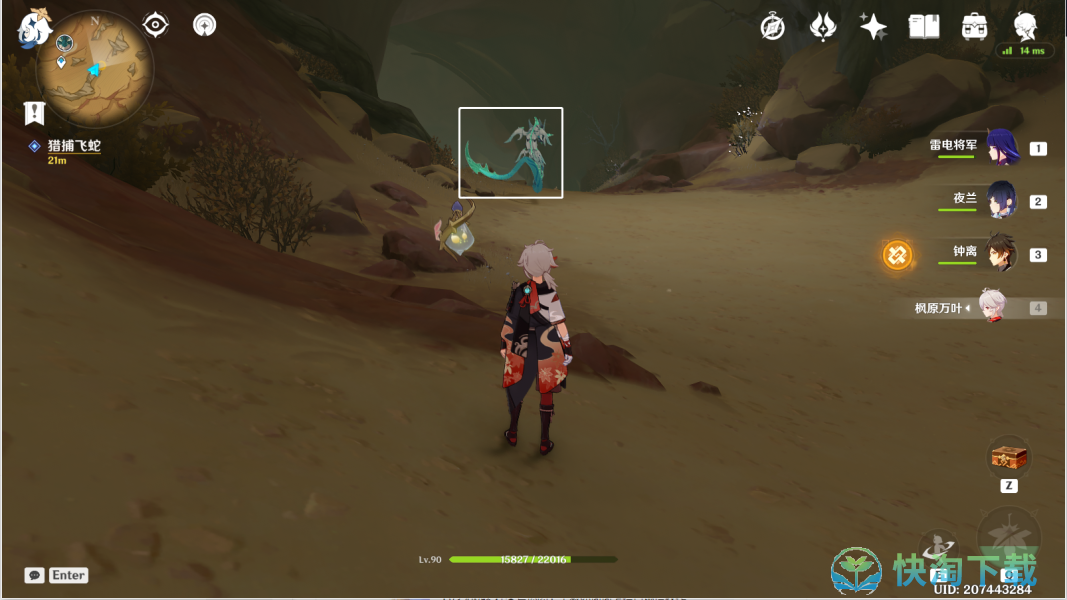Switch to party member 钟离
This screenshot has width=1067, height=600.
[x=1001, y=254]
